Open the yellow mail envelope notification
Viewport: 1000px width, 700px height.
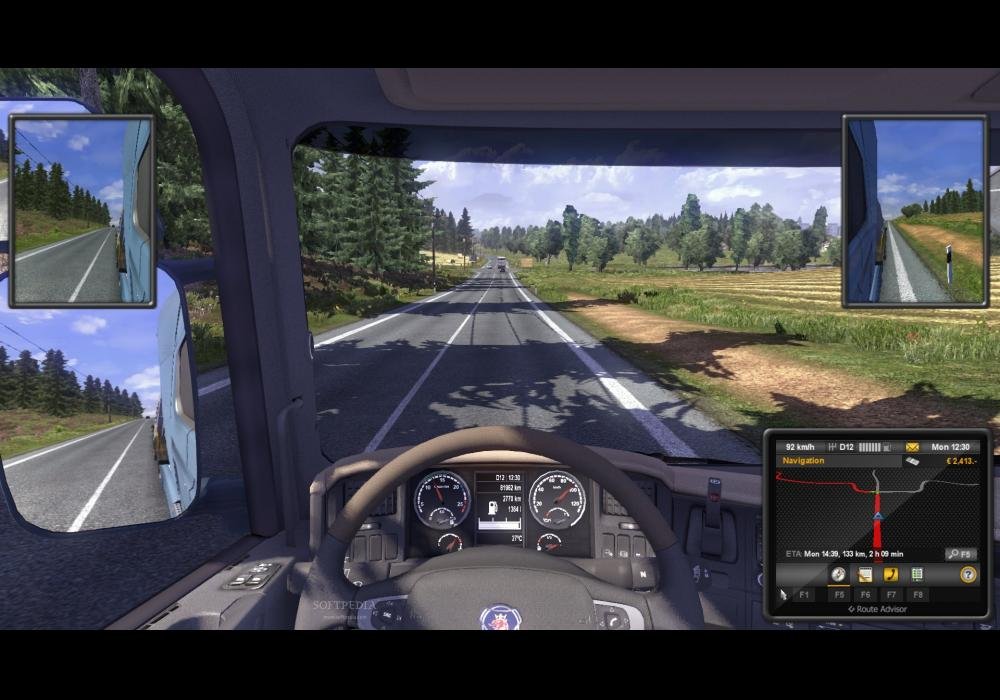[912, 446]
